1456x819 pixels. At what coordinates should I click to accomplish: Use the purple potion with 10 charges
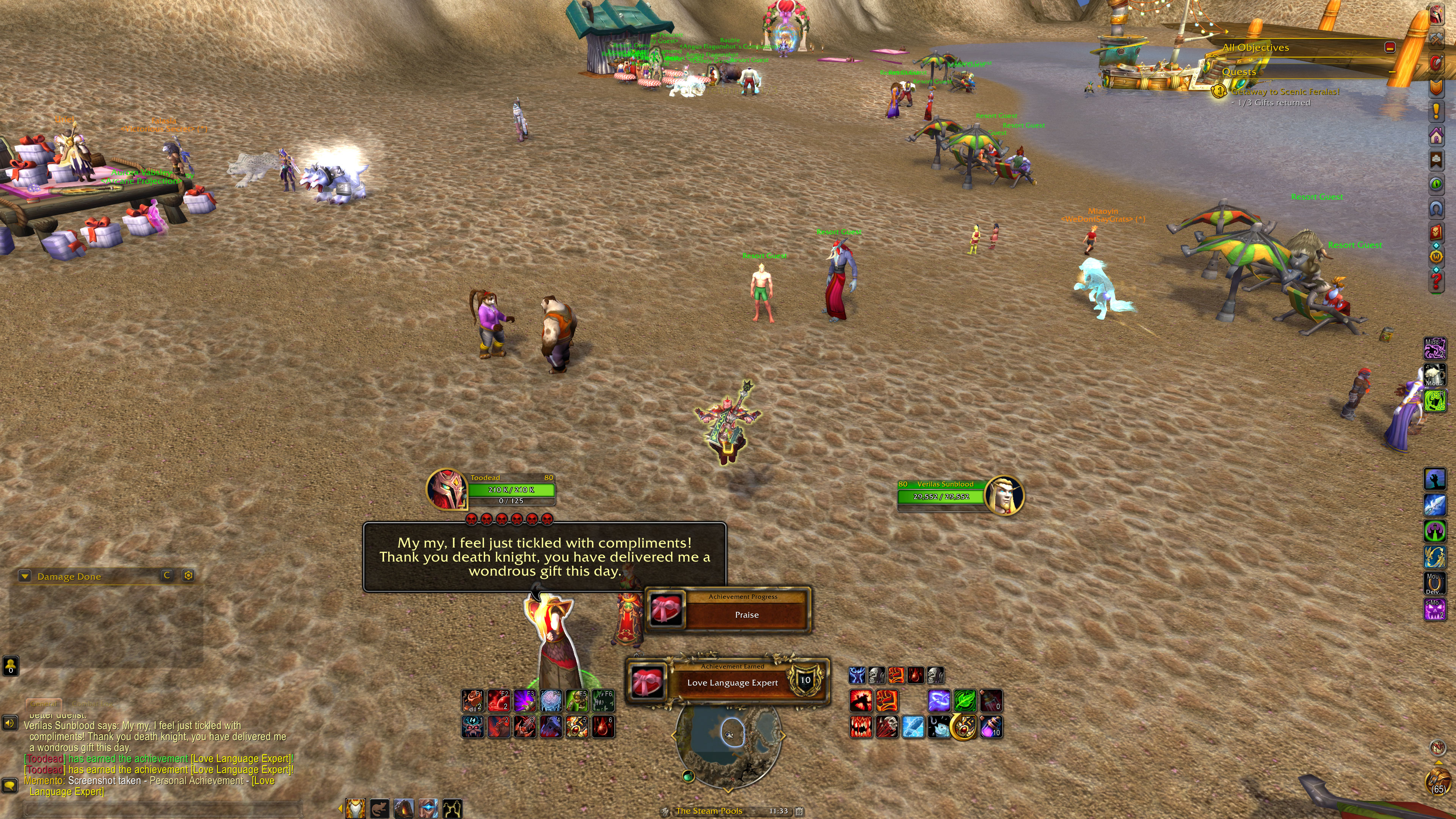click(991, 727)
